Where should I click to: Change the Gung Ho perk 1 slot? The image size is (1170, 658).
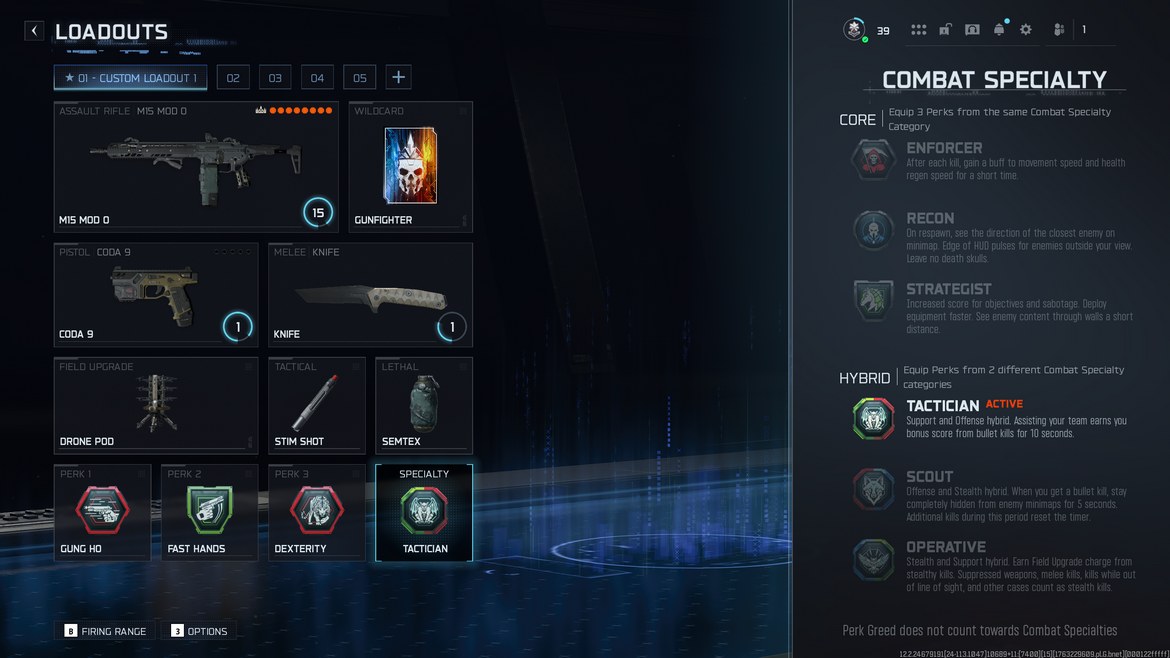pyautogui.click(x=102, y=512)
